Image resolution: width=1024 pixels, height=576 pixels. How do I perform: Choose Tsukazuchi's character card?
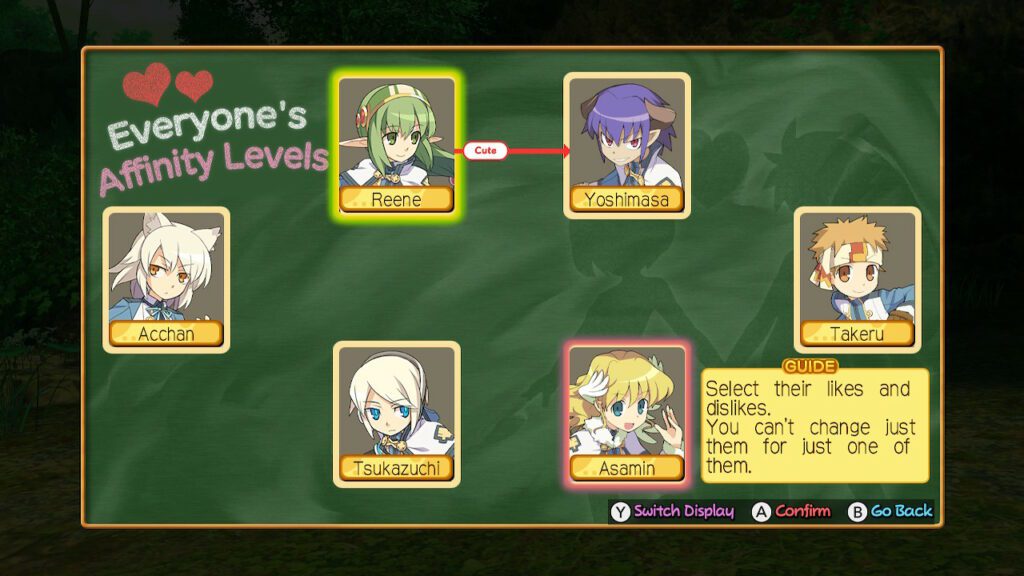[x=396, y=412]
